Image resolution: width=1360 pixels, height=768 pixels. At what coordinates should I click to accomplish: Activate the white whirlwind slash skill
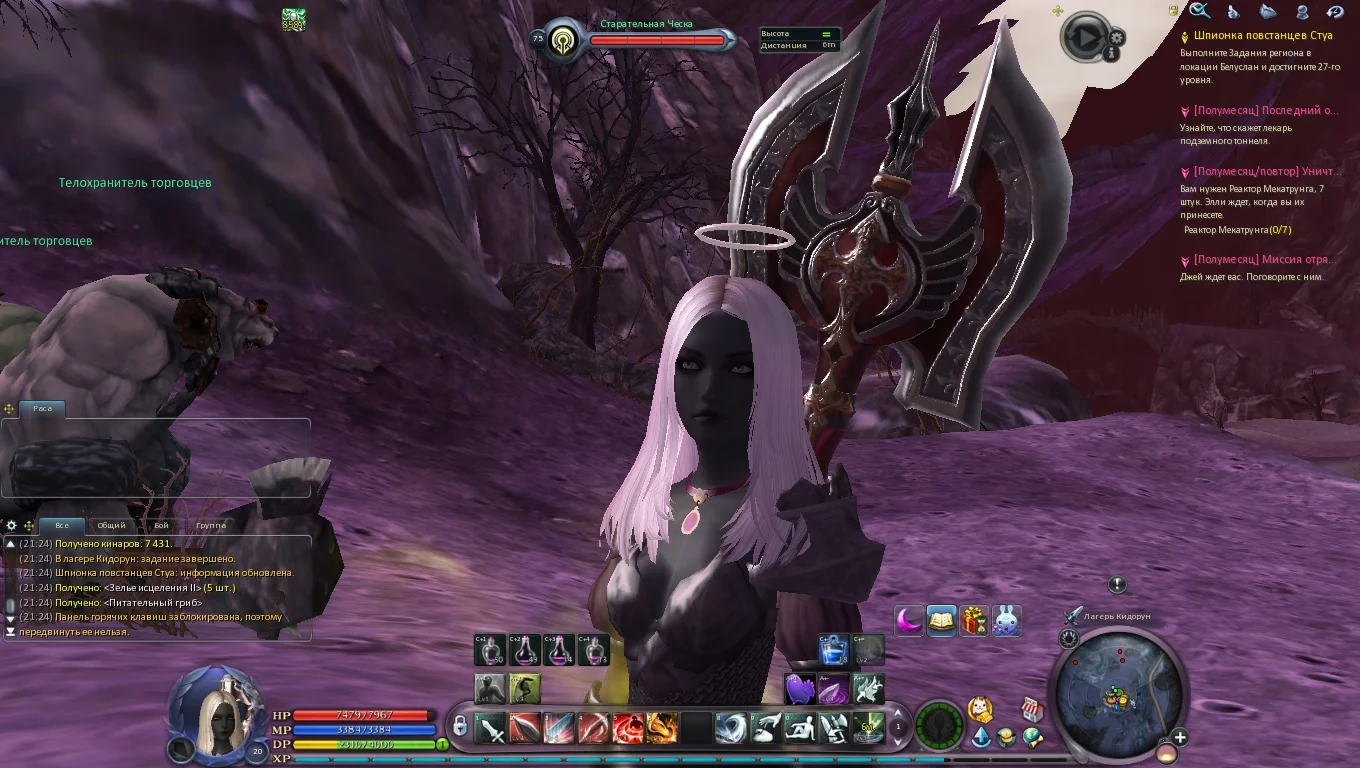tap(730, 729)
